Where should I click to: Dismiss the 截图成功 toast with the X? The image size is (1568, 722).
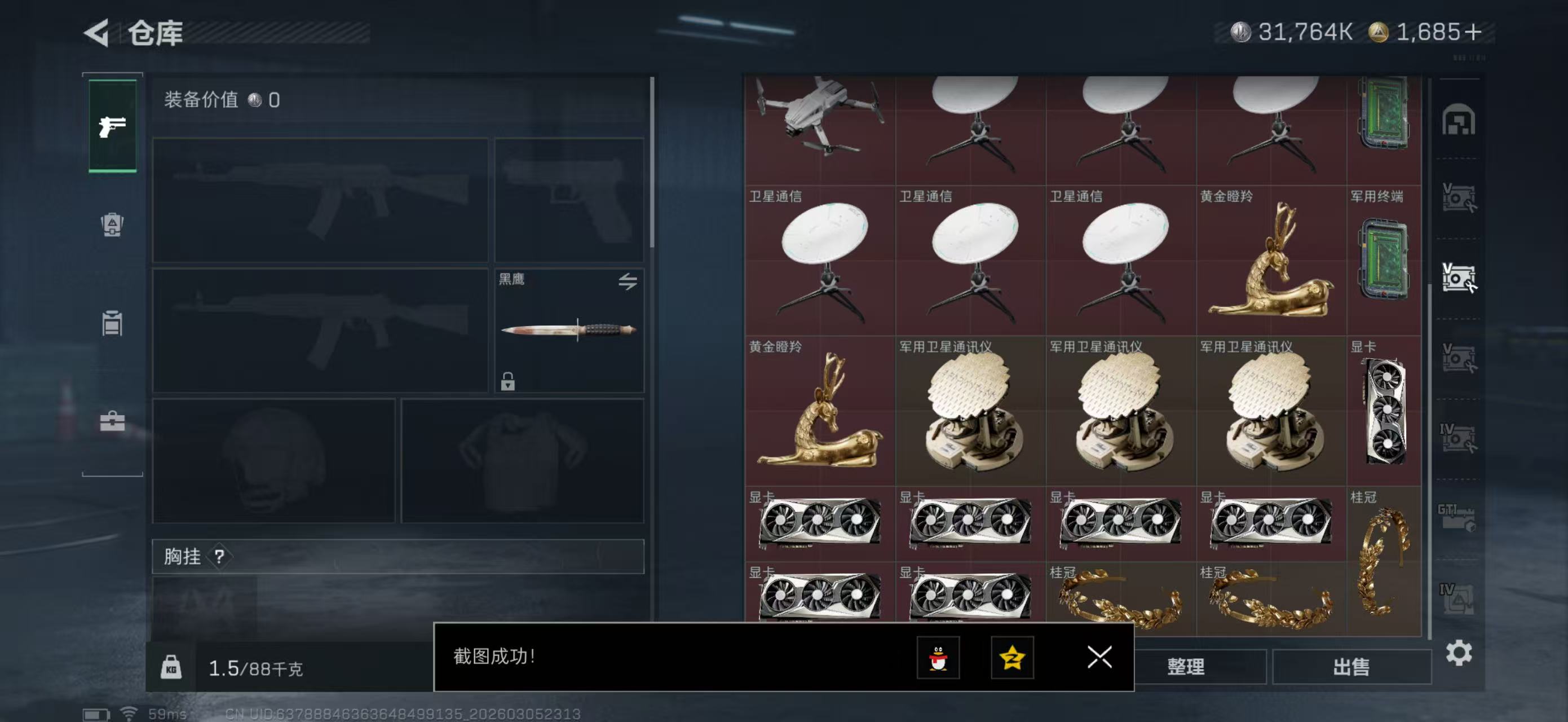click(1100, 658)
